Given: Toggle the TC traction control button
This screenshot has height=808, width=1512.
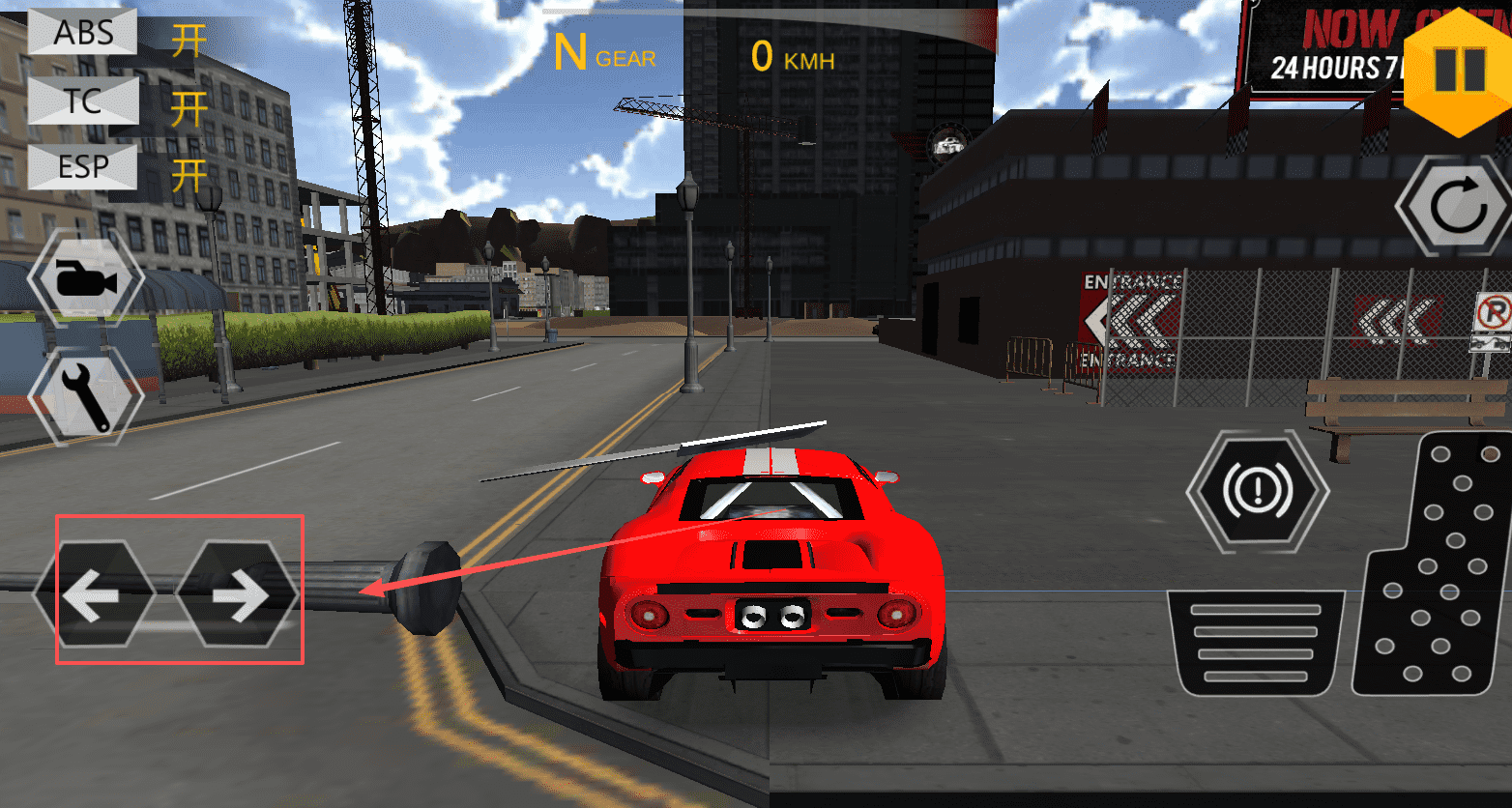Looking at the screenshot, I should click(x=82, y=101).
